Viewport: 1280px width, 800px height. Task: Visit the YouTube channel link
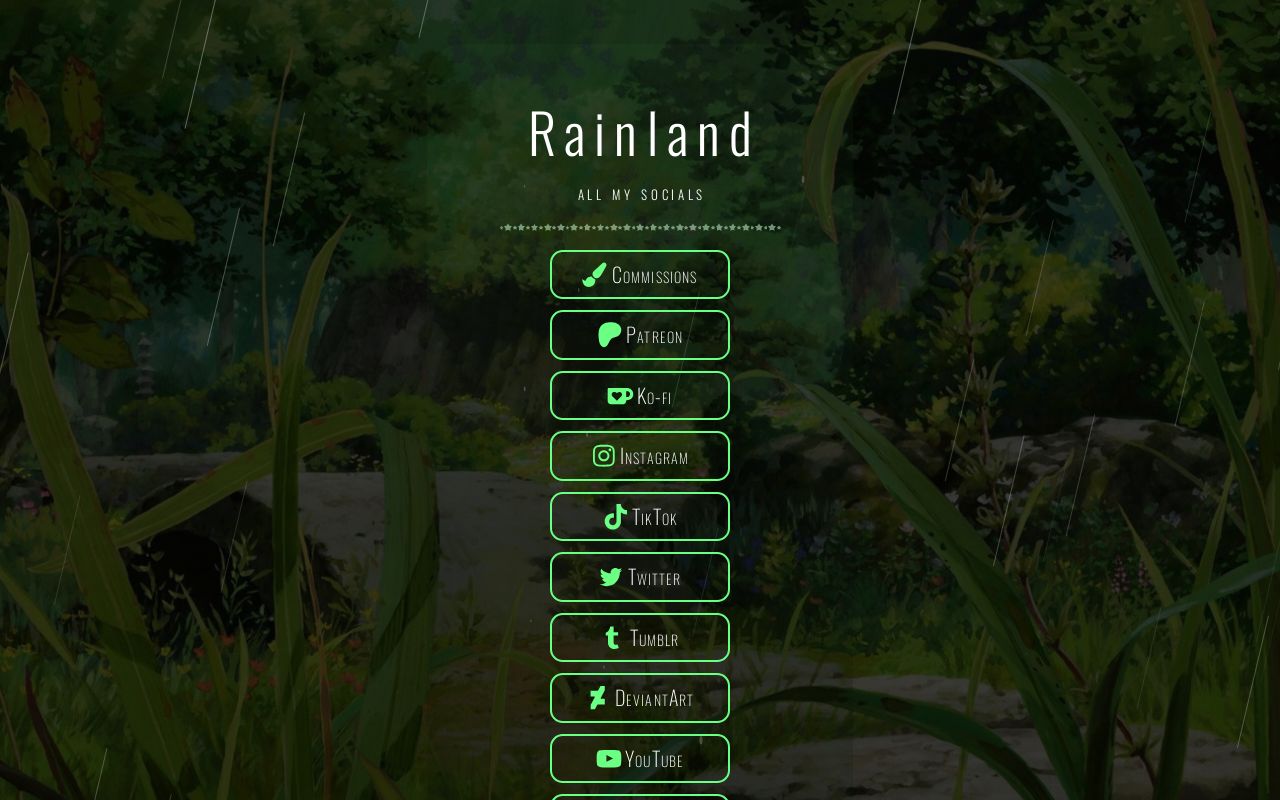click(640, 759)
